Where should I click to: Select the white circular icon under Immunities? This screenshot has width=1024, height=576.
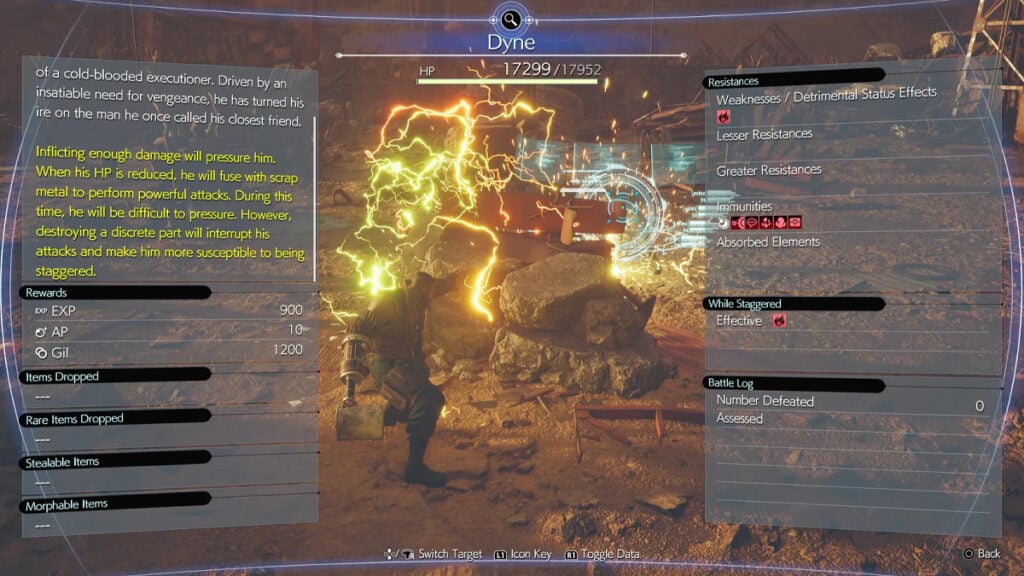tap(723, 222)
